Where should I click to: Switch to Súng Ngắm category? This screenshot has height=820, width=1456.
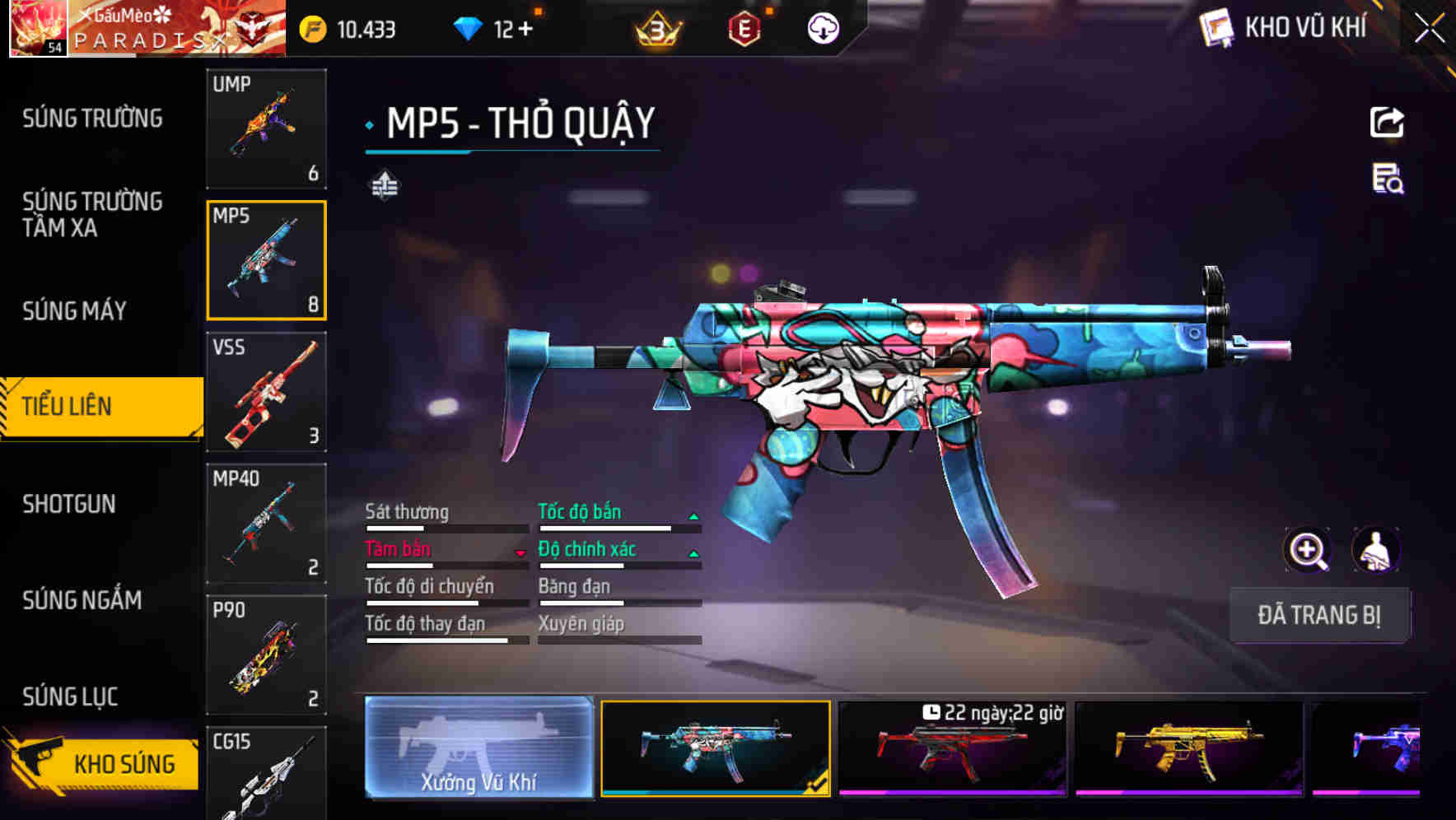[x=82, y=600]
